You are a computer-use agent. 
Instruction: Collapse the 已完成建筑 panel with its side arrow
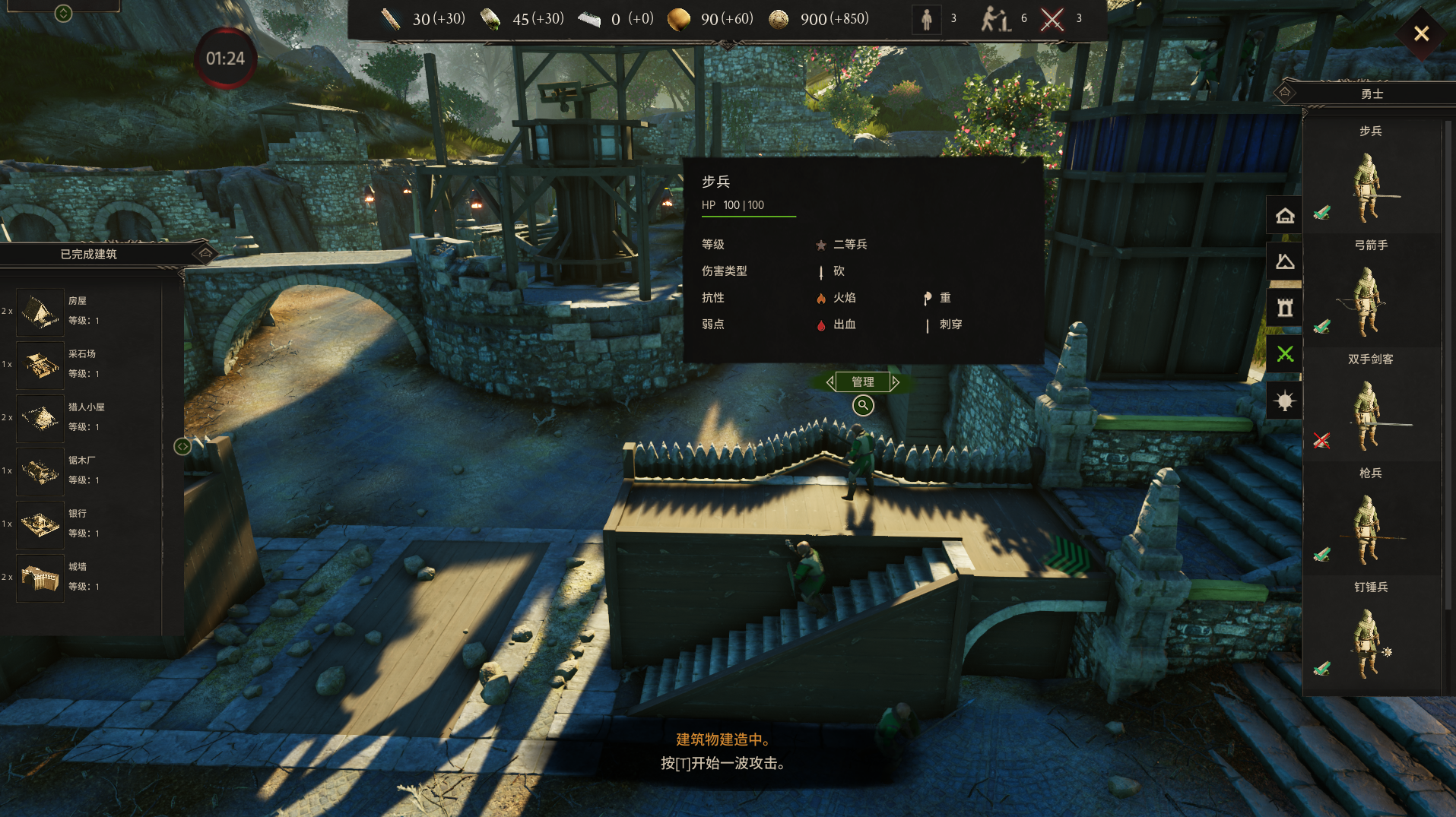182,446
